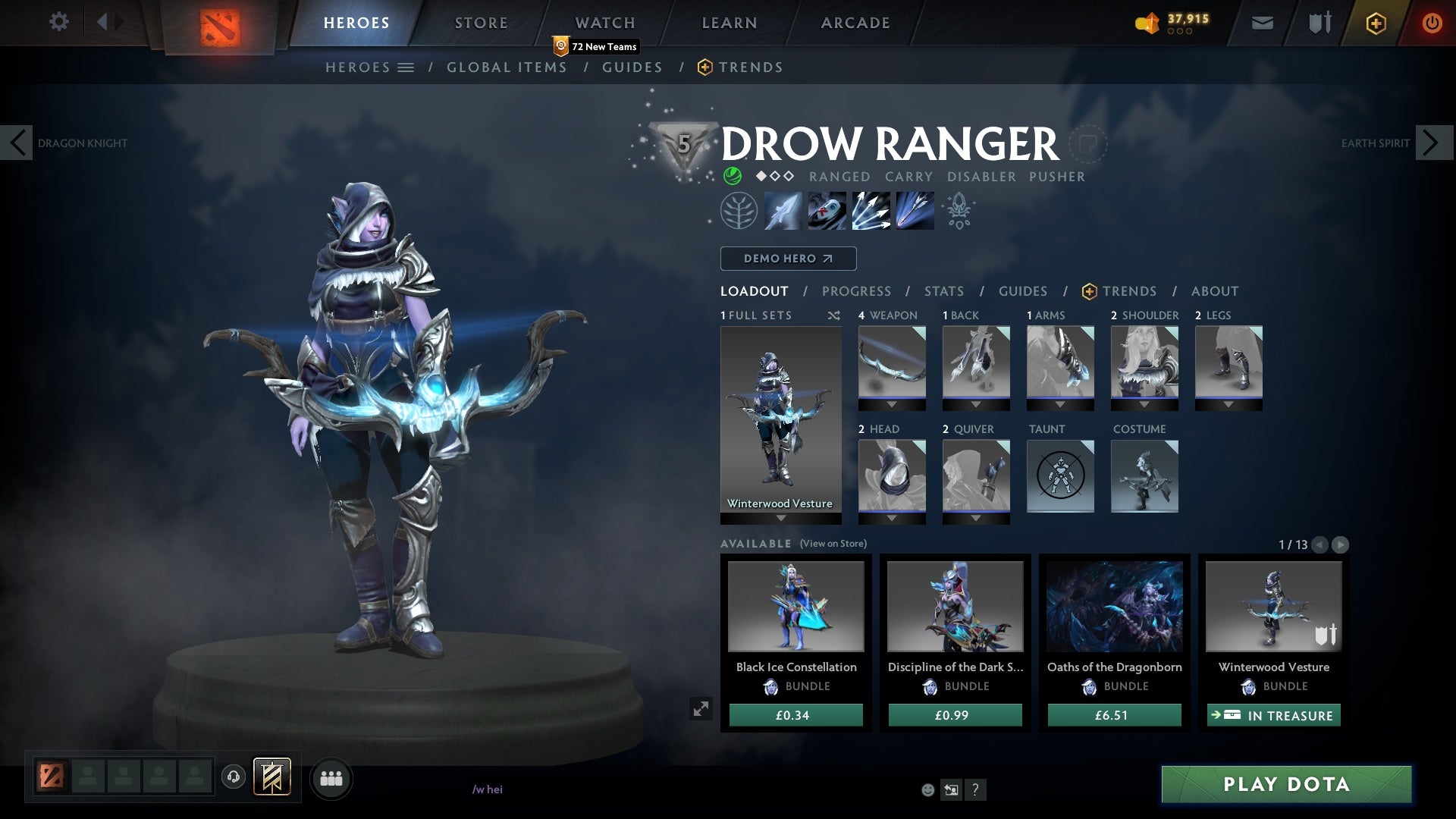
Task: Switch to the Arcade tab
Action: click(x=854, y=23)
